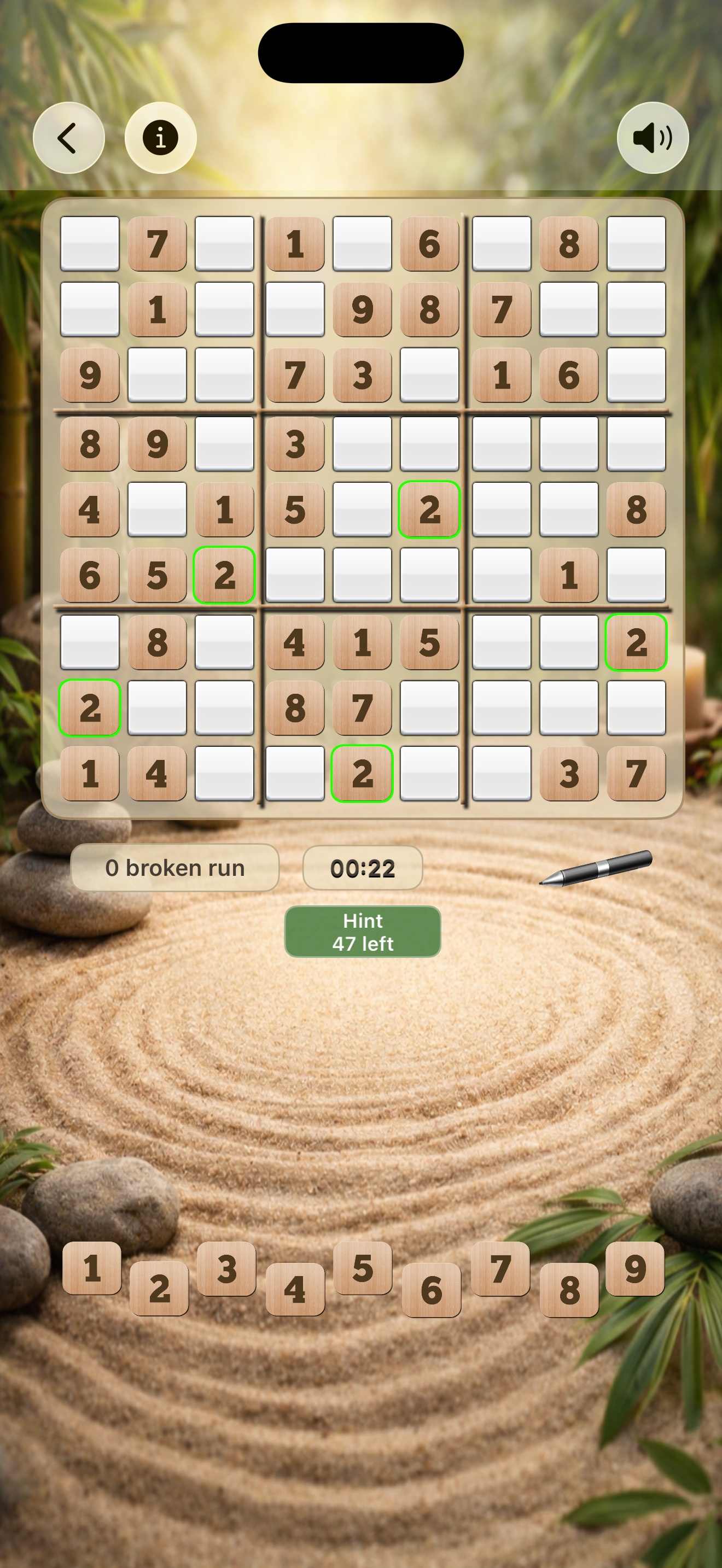The height and width of the screenshot is (1568, 722).
Task: Click the 00:22 timer display
Action: (x=362, y=868)
